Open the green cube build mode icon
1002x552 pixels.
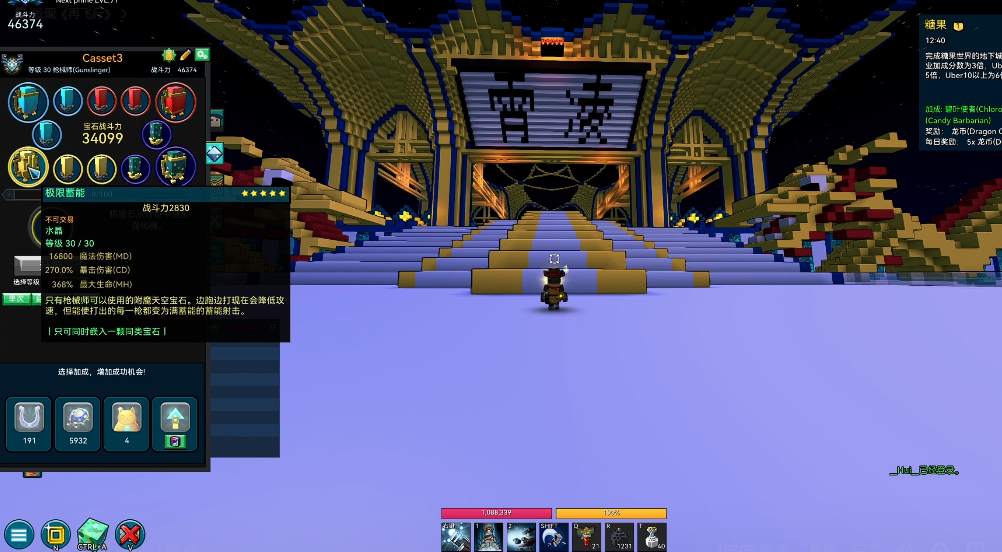pyautogui.click(x=92, y=533)
